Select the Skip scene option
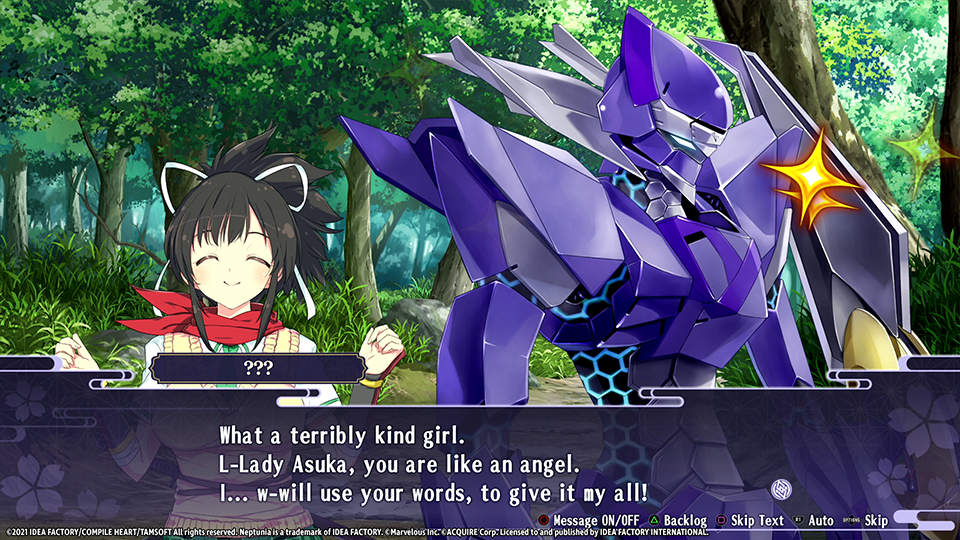 (868, 520)
